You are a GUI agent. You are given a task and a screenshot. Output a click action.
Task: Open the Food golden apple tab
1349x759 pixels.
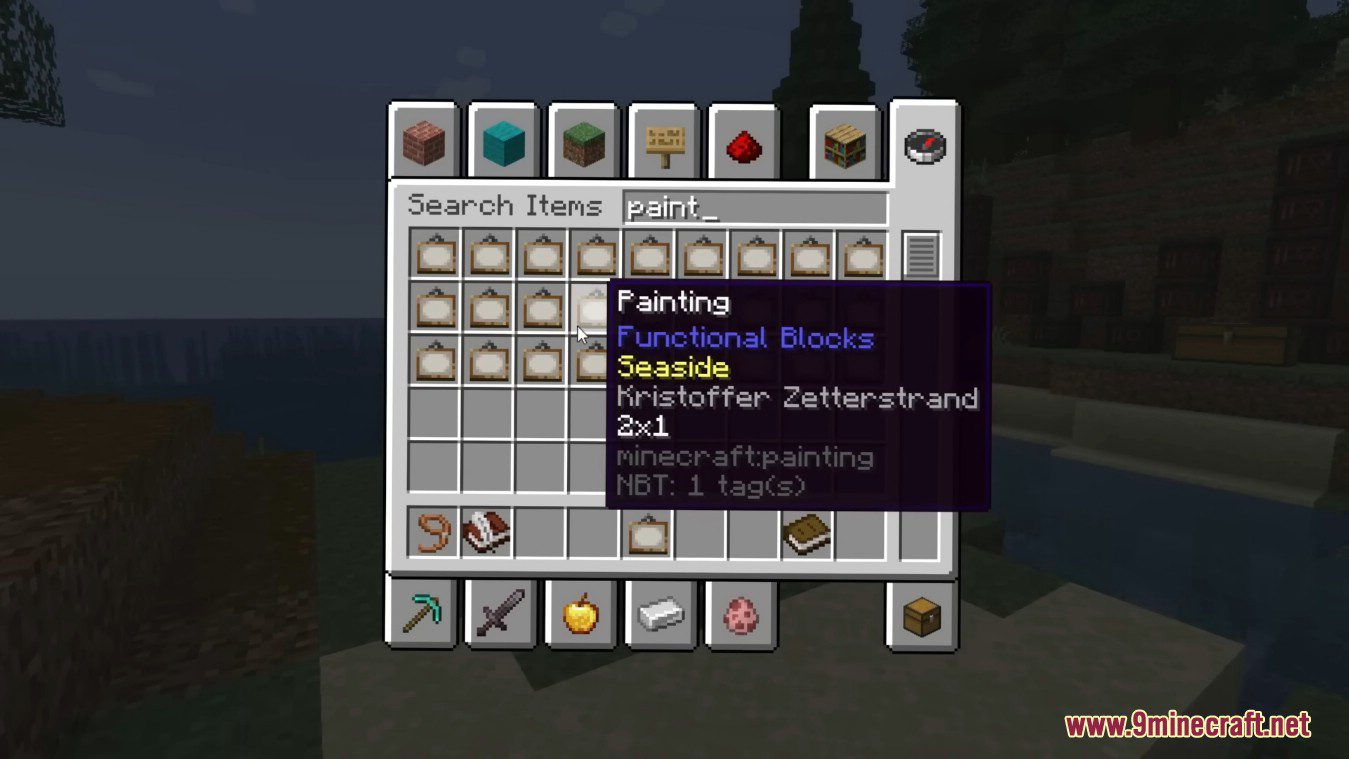pos(584,616)
